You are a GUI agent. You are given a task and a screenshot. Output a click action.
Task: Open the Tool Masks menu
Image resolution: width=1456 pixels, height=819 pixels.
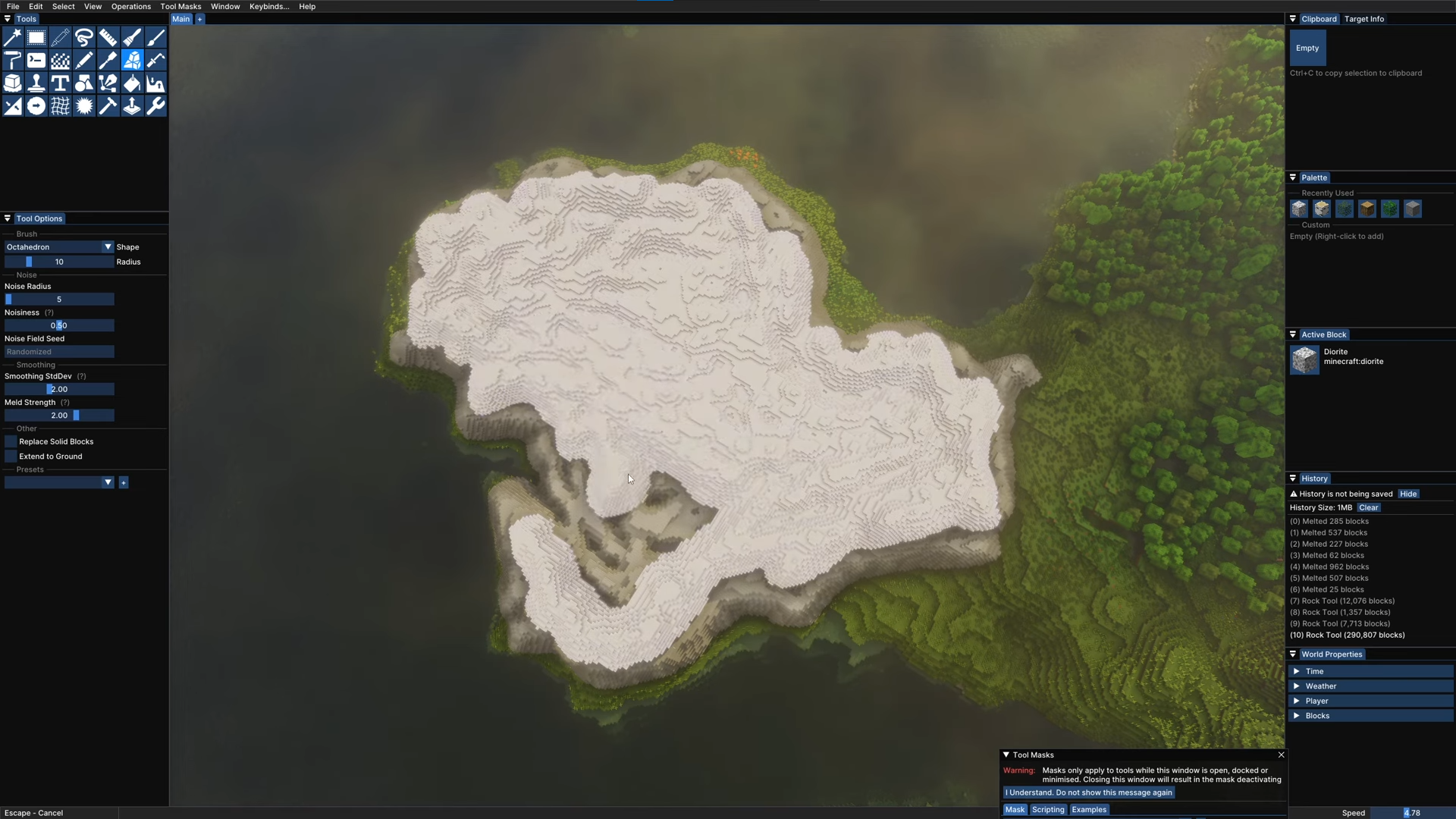coord(180,6)
